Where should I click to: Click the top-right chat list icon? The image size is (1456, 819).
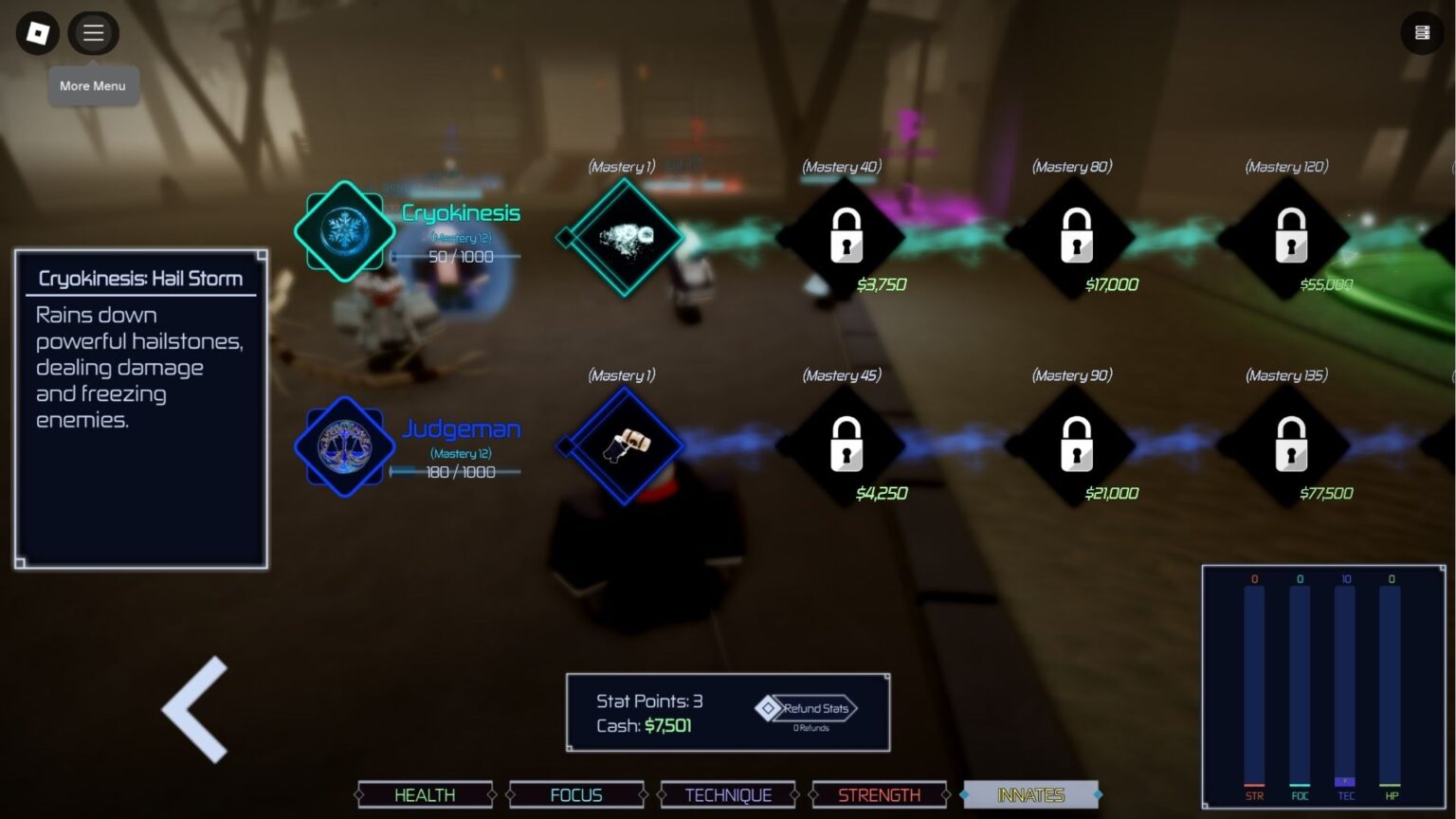[x=1422, y=33]
